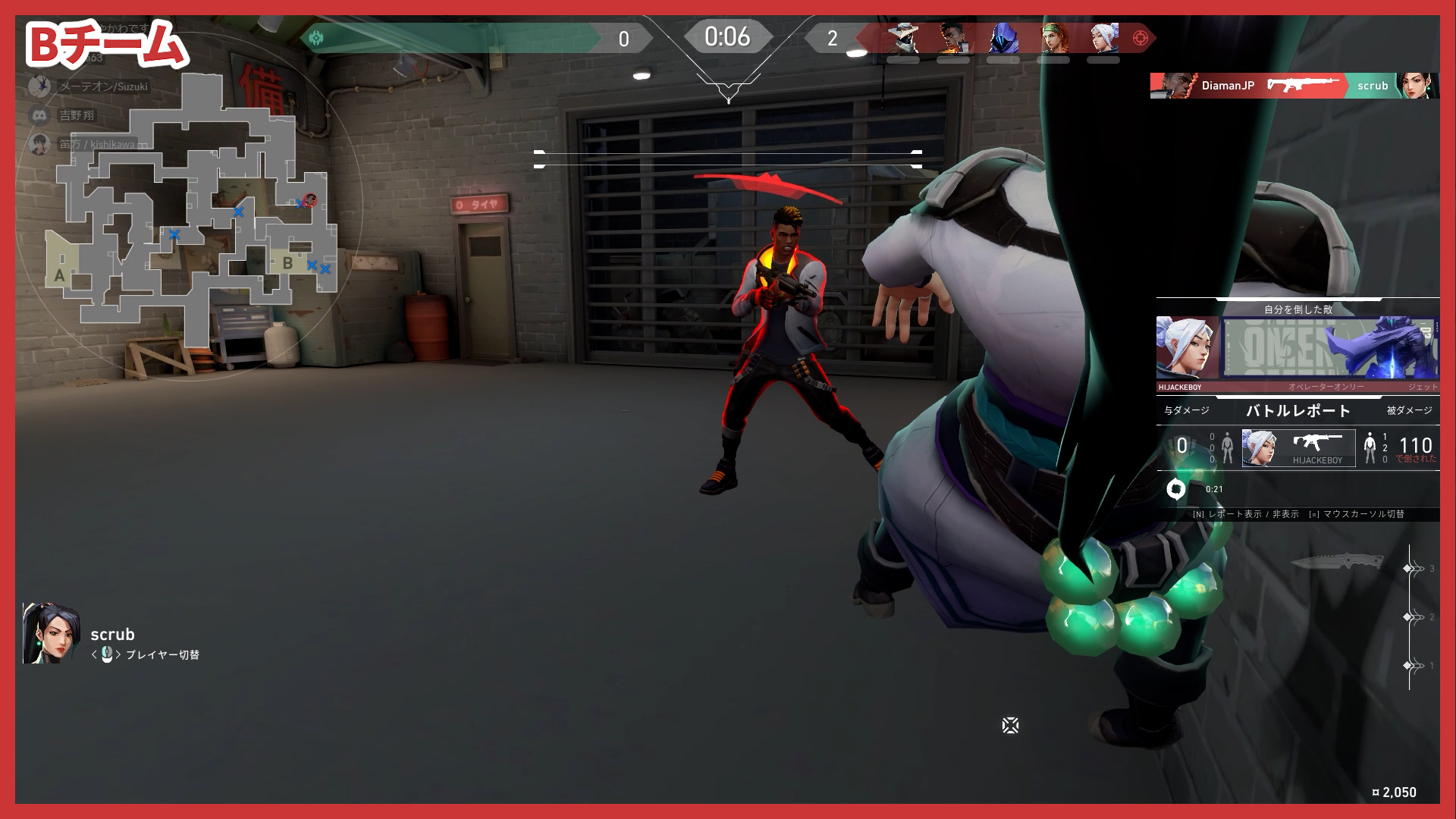Select Phoenix's portrait in the top bar
1456x819 pixels.
953,38
